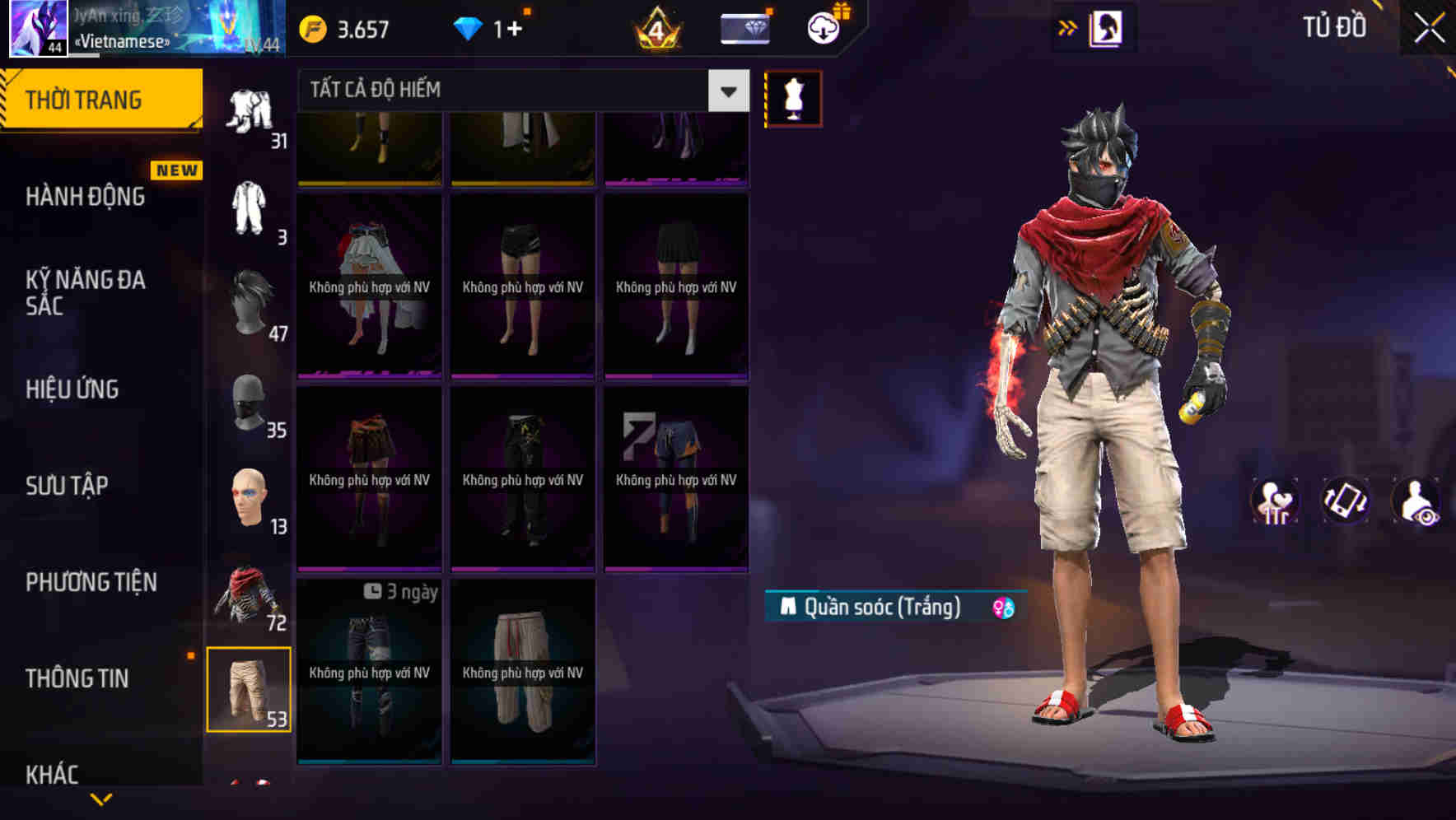Screen dimensions: 1456x820
Task: Open the character value icon with heart
Action: point(1274,501)
